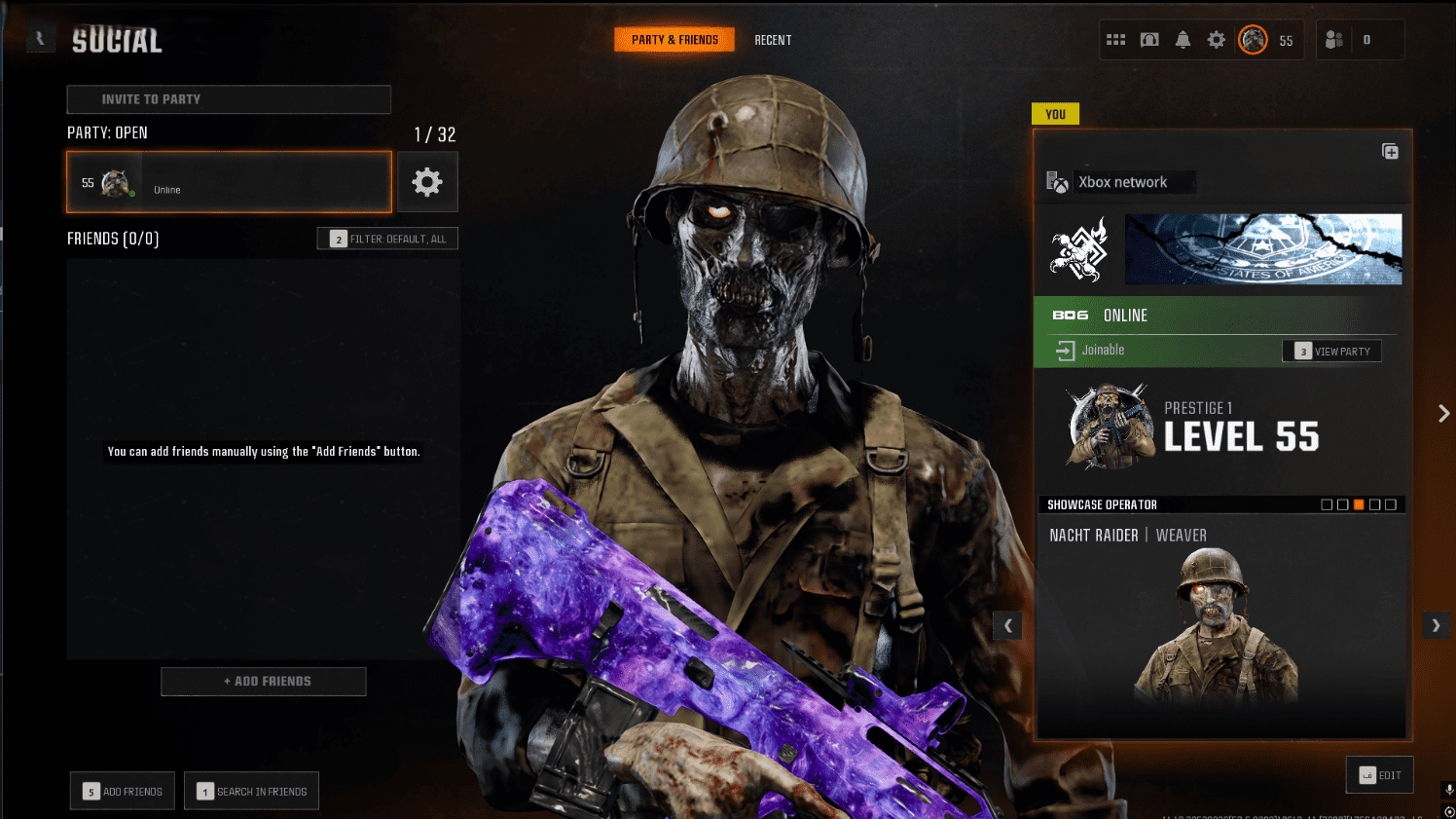This screenshot has height=819, width=1456.
Task: Open the apps grid icon in top bar
Action: click(x=1116, y=39)
